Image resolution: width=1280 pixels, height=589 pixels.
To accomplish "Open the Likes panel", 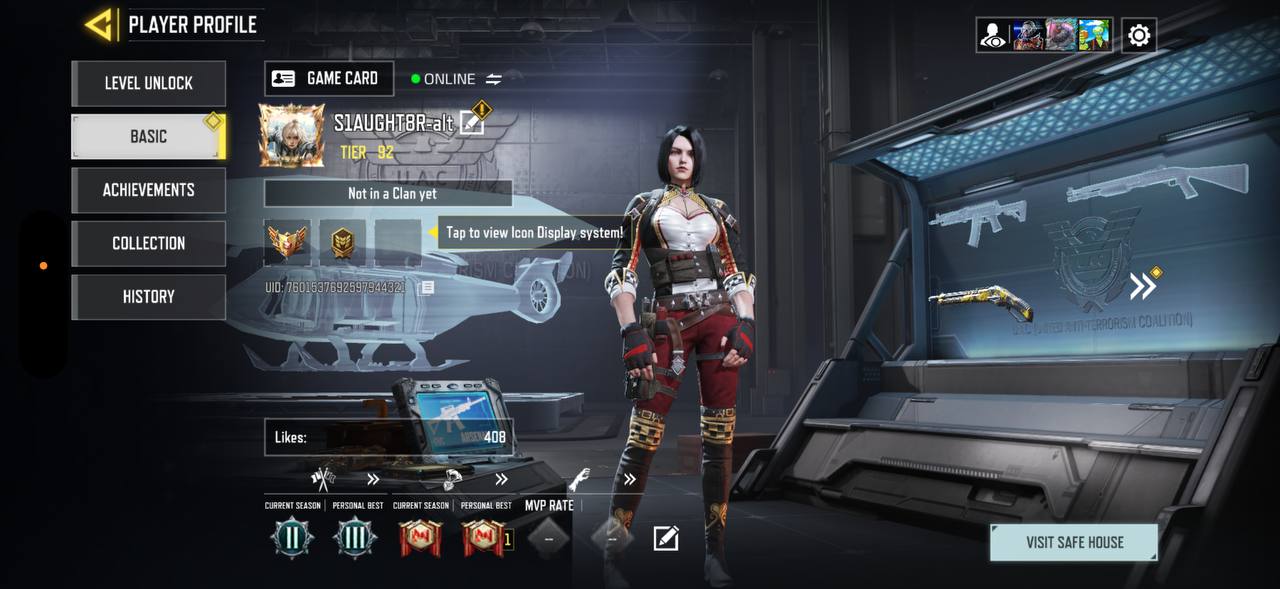I will pos(388,437).
